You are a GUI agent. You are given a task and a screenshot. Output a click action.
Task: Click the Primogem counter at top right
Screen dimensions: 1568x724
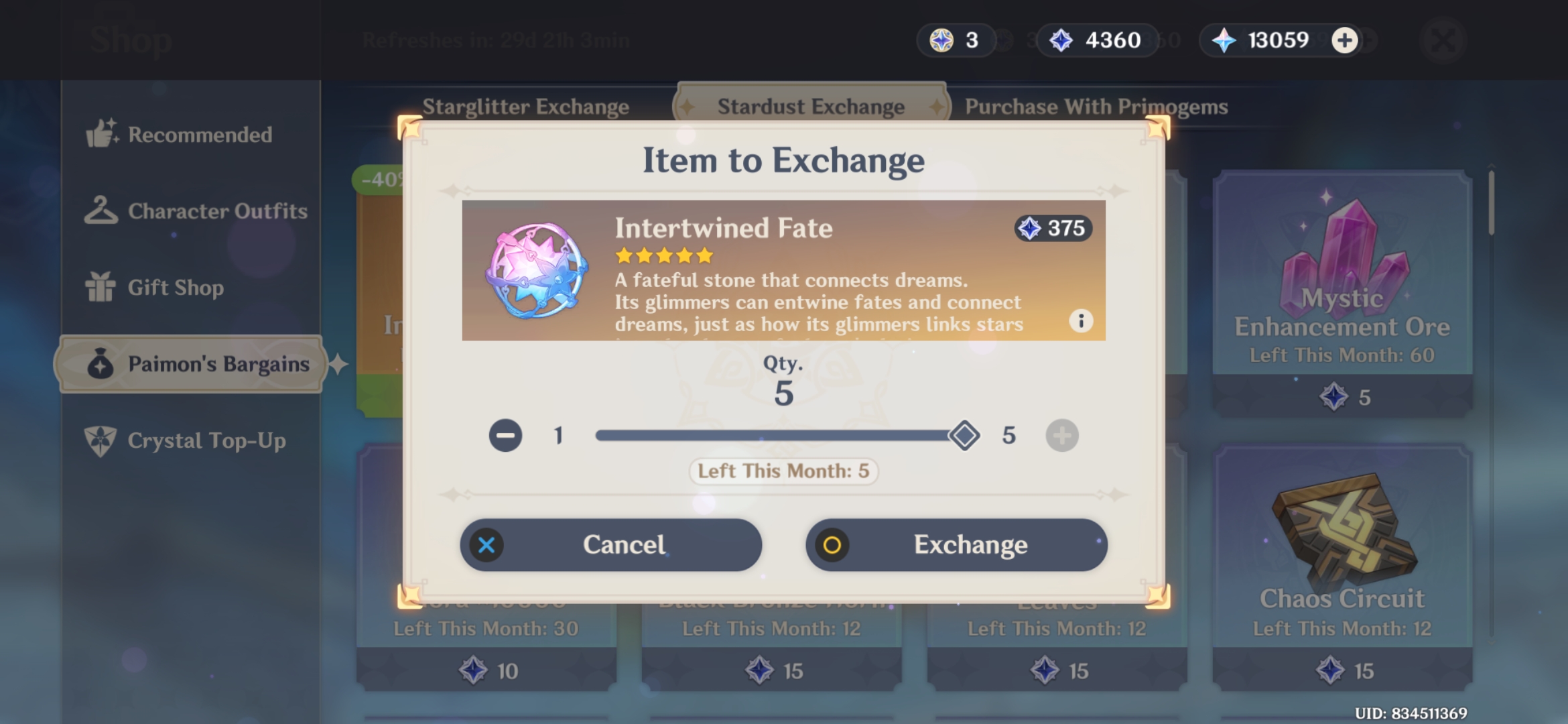point(1268,40)
